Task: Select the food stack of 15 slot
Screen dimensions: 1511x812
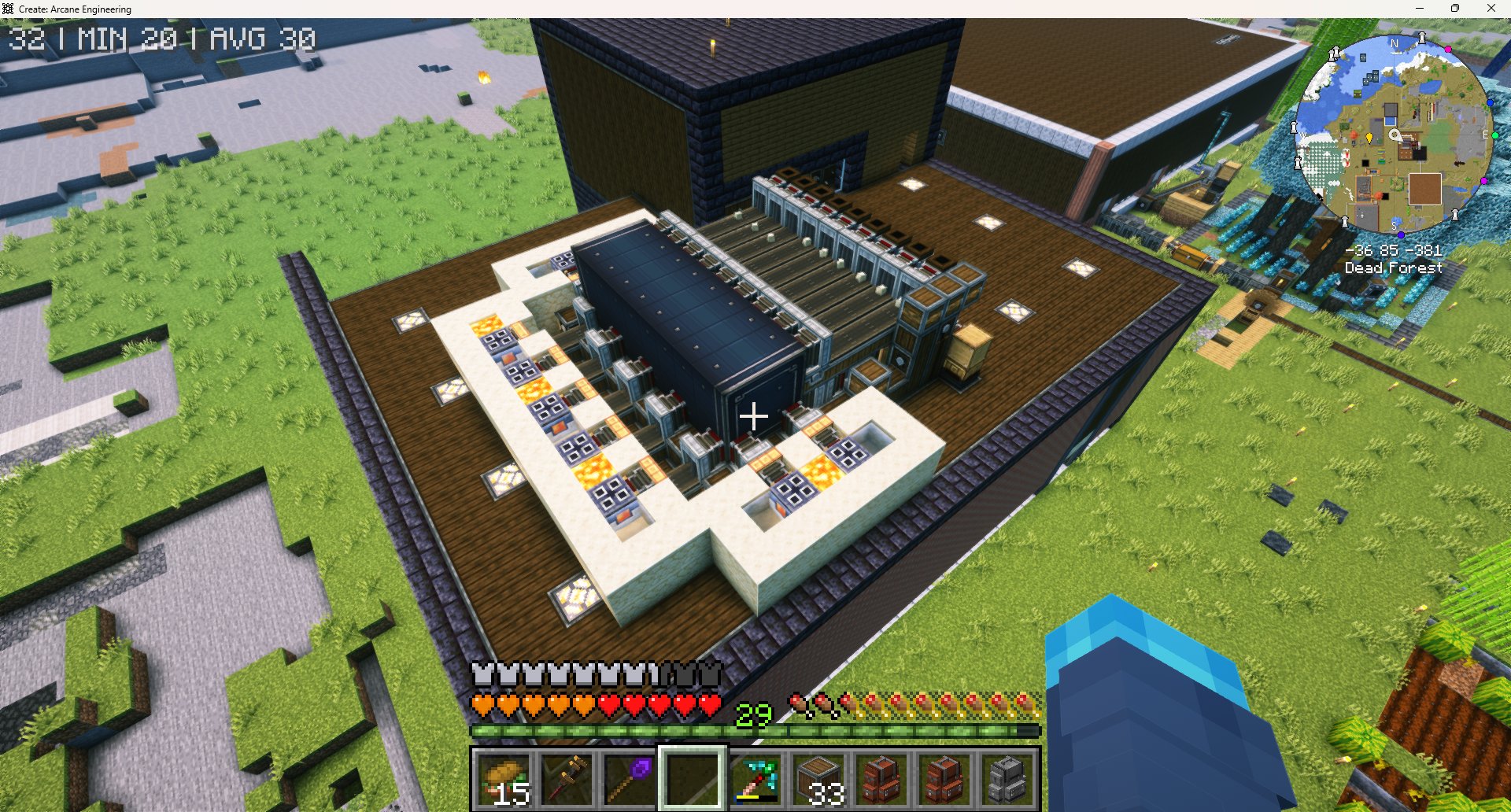Action: 505,778
